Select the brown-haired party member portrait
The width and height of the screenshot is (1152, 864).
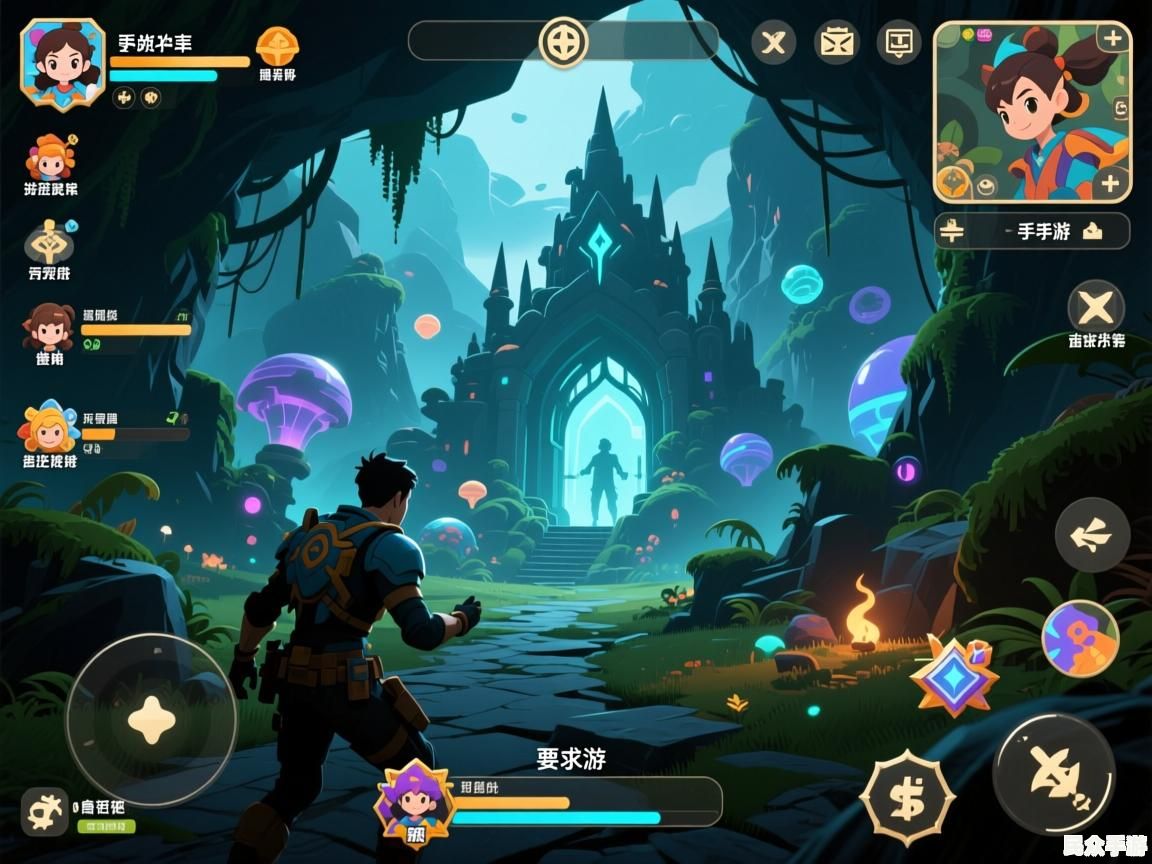[49, 327]
